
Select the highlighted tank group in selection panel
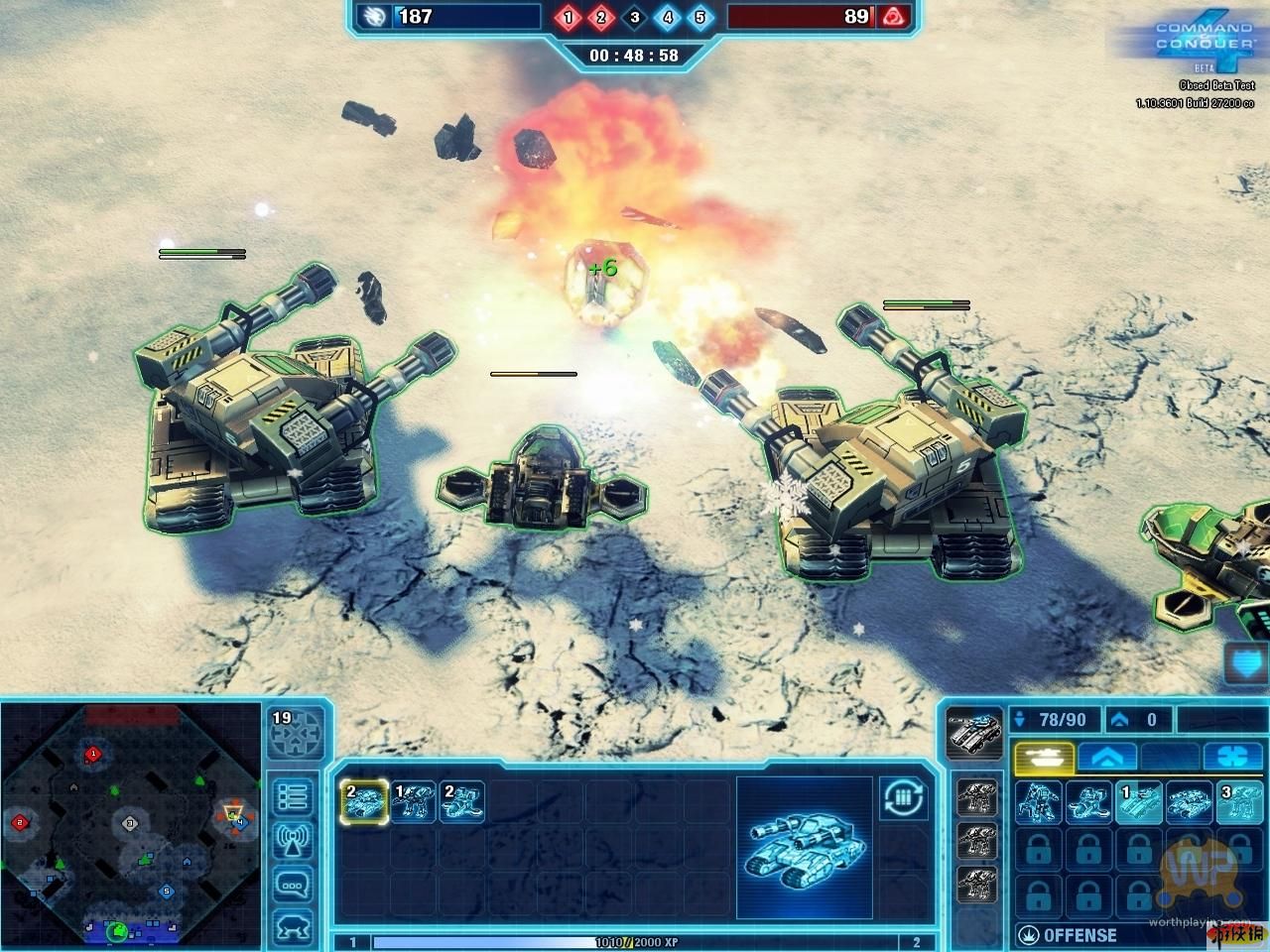click(364, 801)
